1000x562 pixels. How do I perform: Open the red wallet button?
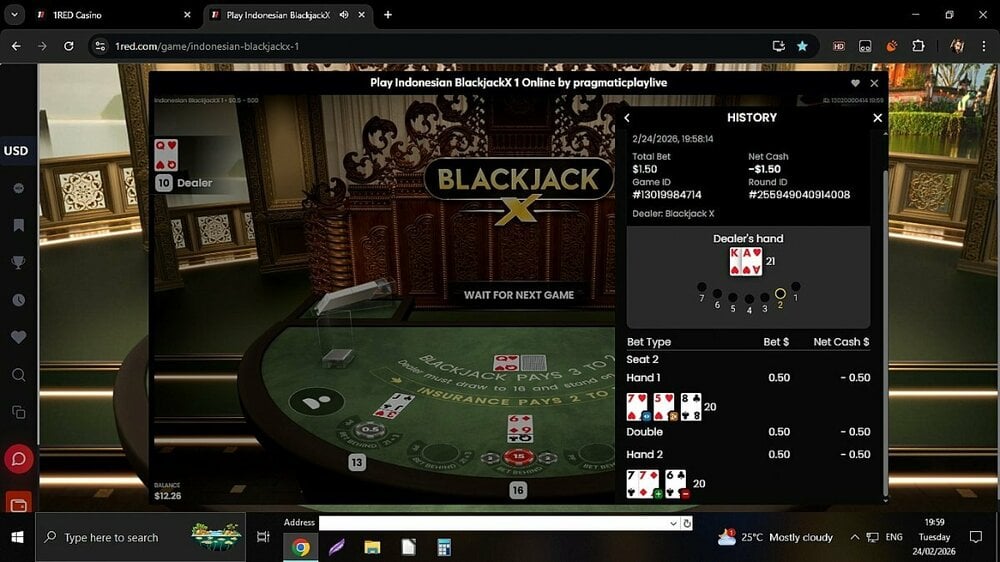pyautogui.click(x=18, y=502)
